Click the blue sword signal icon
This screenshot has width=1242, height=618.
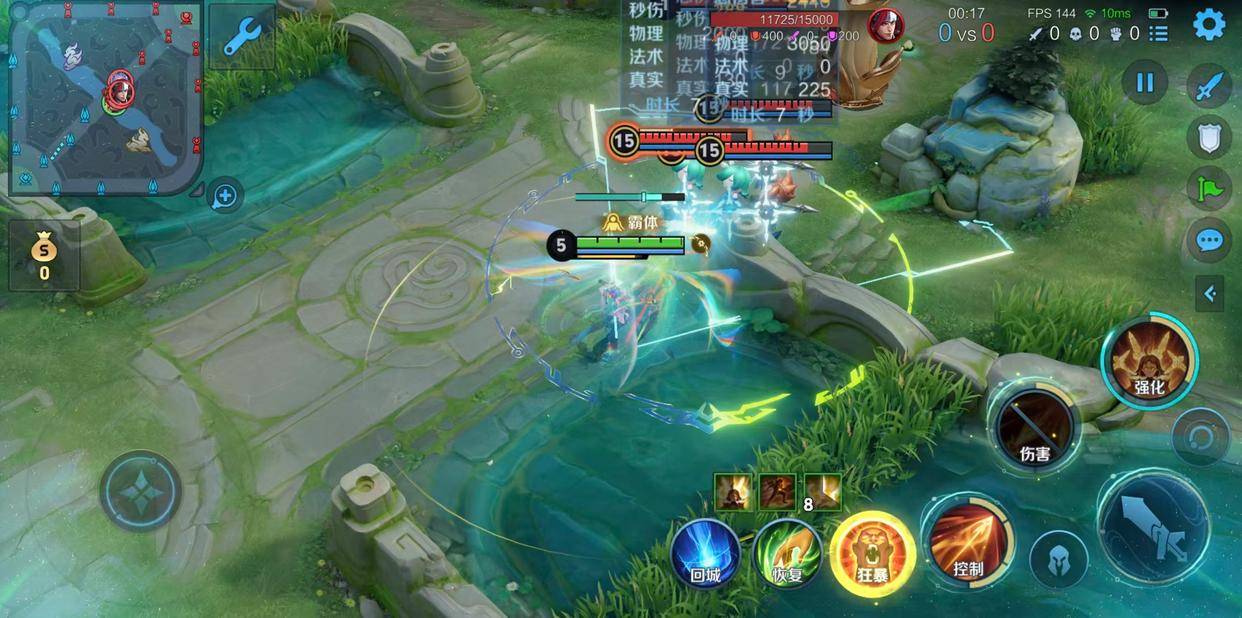coord(1209,86)
